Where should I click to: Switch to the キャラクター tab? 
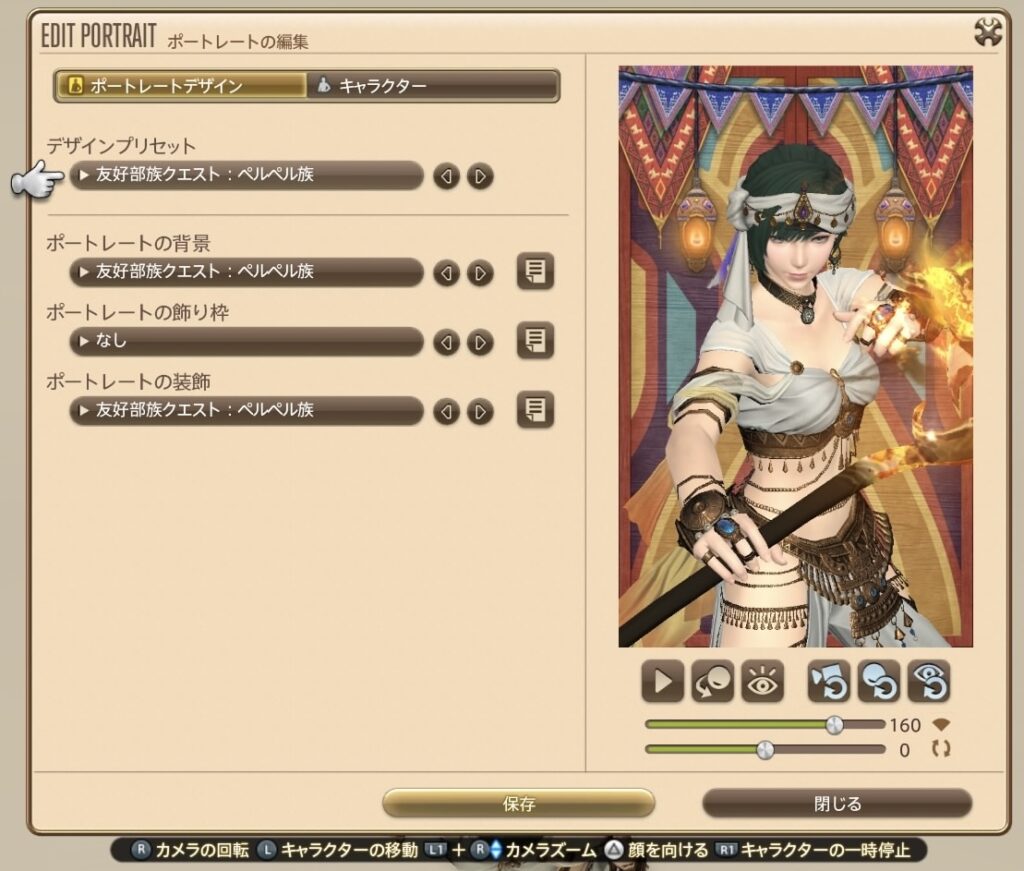(x=432, y=86)
